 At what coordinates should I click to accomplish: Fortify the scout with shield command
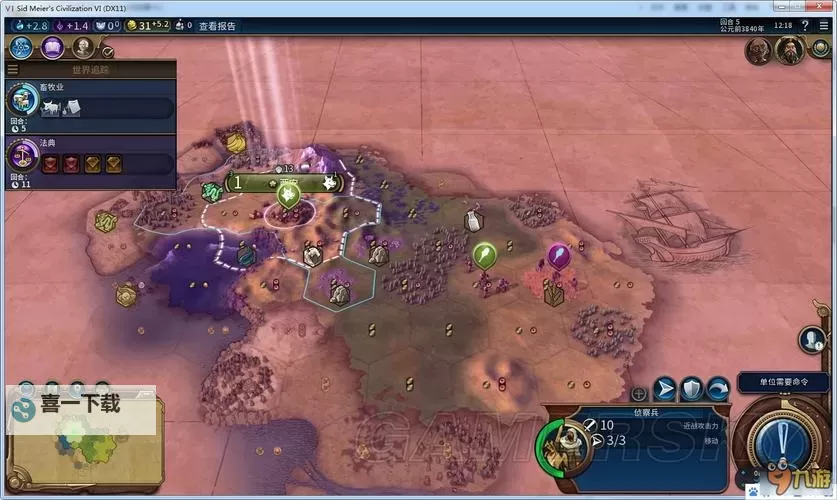[691, 389]
